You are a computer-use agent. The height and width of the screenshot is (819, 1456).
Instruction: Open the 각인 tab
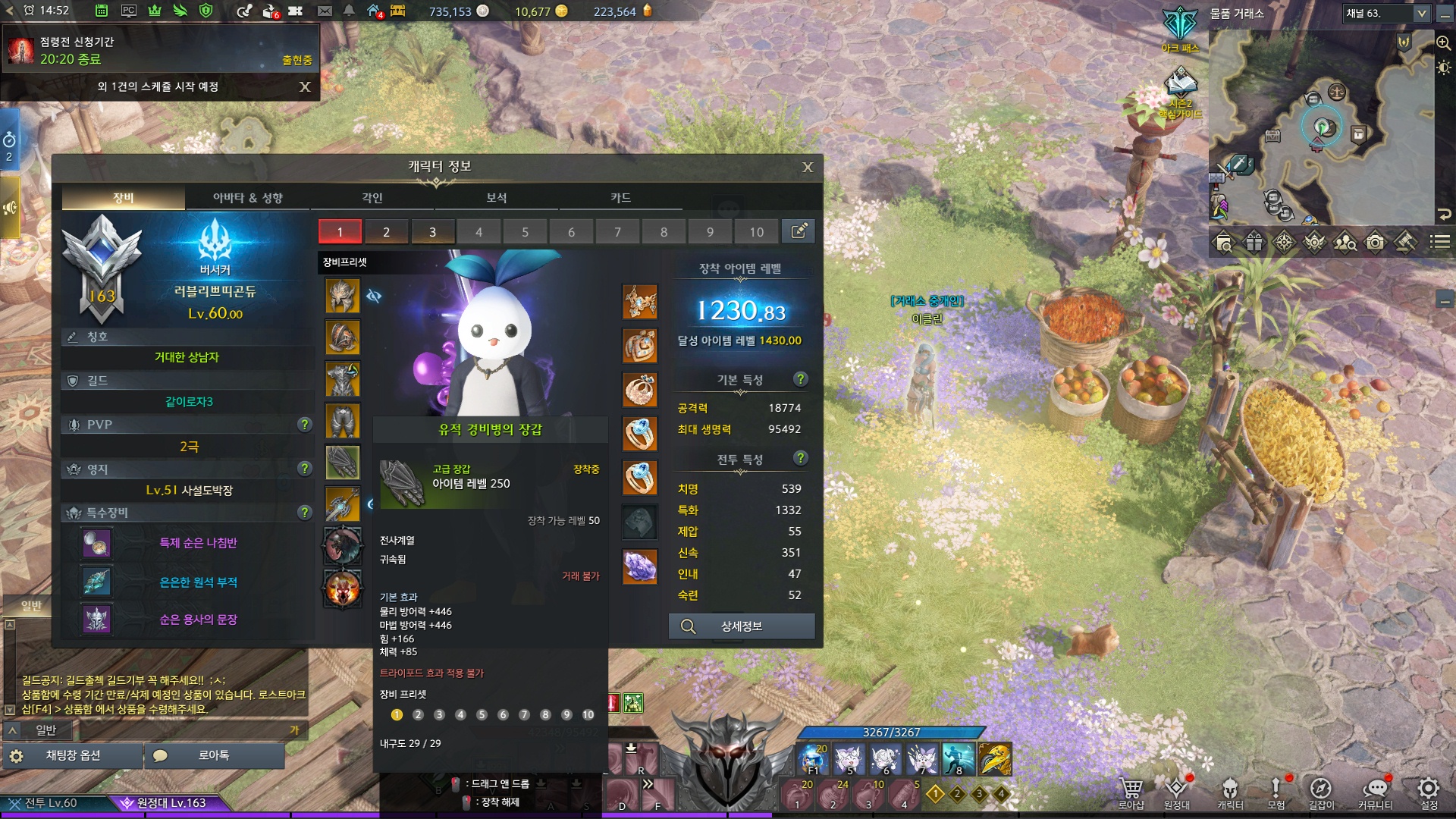(372, 198)
